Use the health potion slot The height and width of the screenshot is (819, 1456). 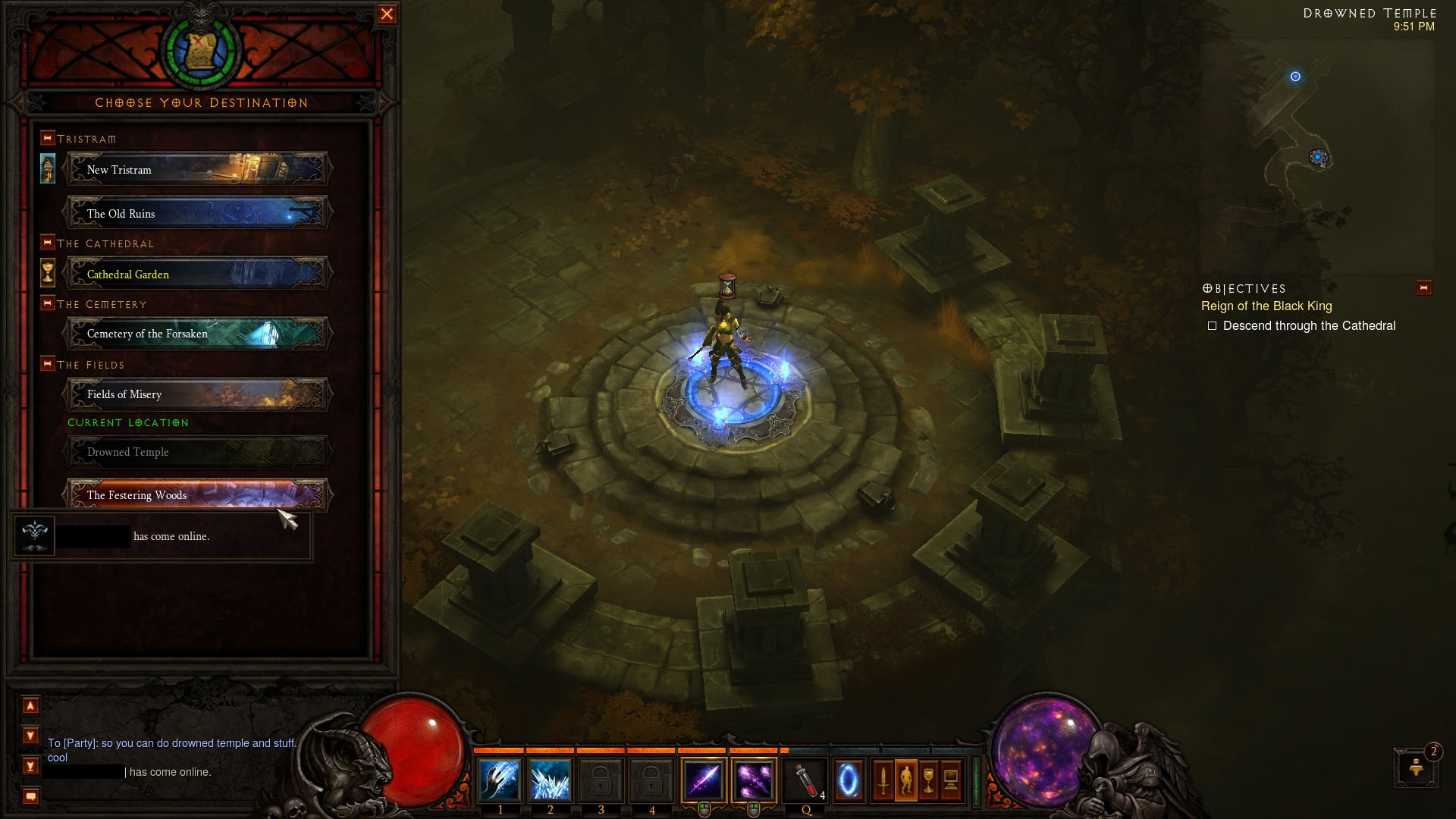coord(805,780)
